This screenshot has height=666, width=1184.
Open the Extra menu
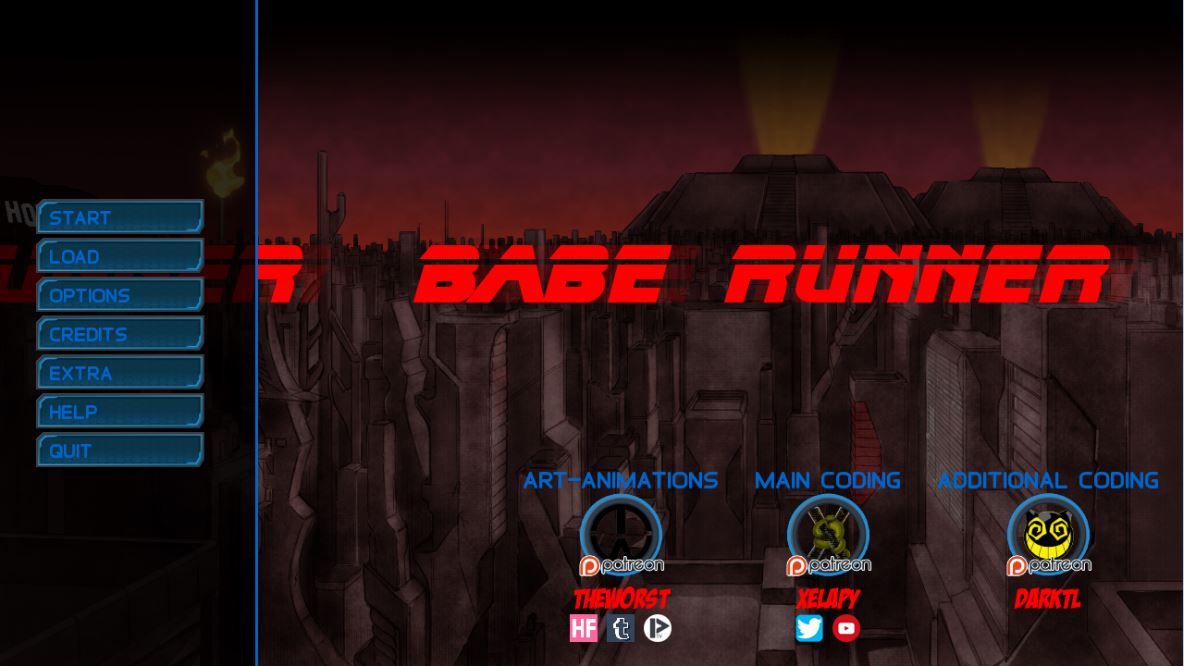coord(120,373)
